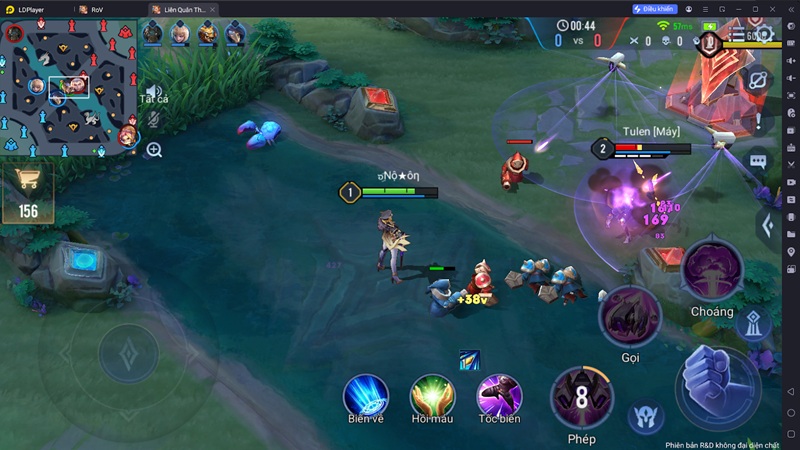The width and height of the screenshot is (800, 450).
Task: Click the Điều khiển button in LDPlayer
Action: [655, 9]
